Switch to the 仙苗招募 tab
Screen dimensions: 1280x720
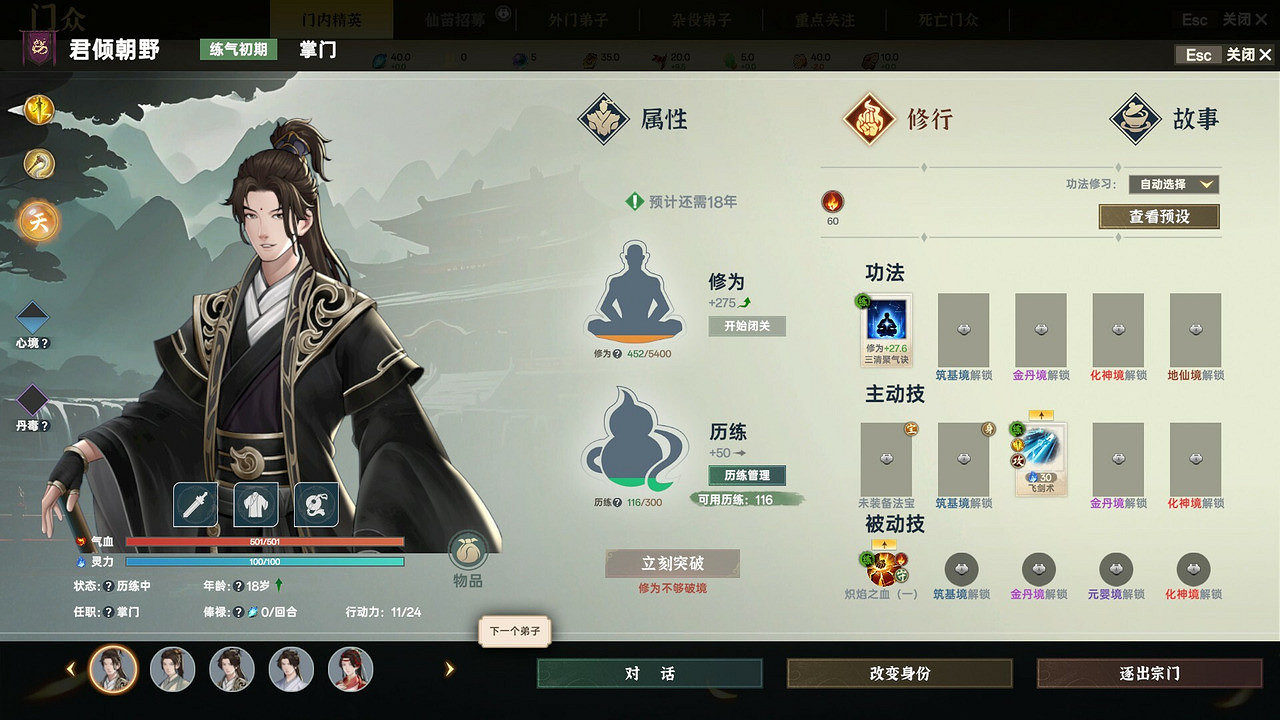click(x=456, y=18)
